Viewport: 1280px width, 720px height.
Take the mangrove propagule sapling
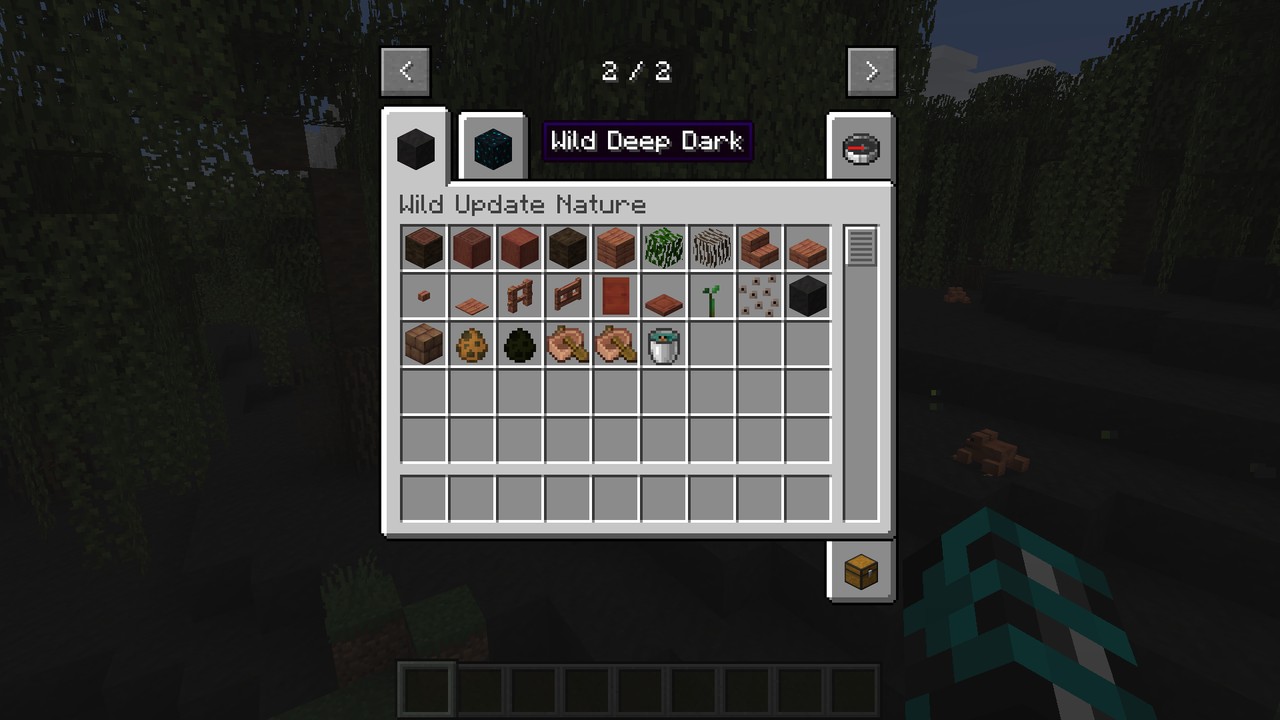click(x=712, y=297)
